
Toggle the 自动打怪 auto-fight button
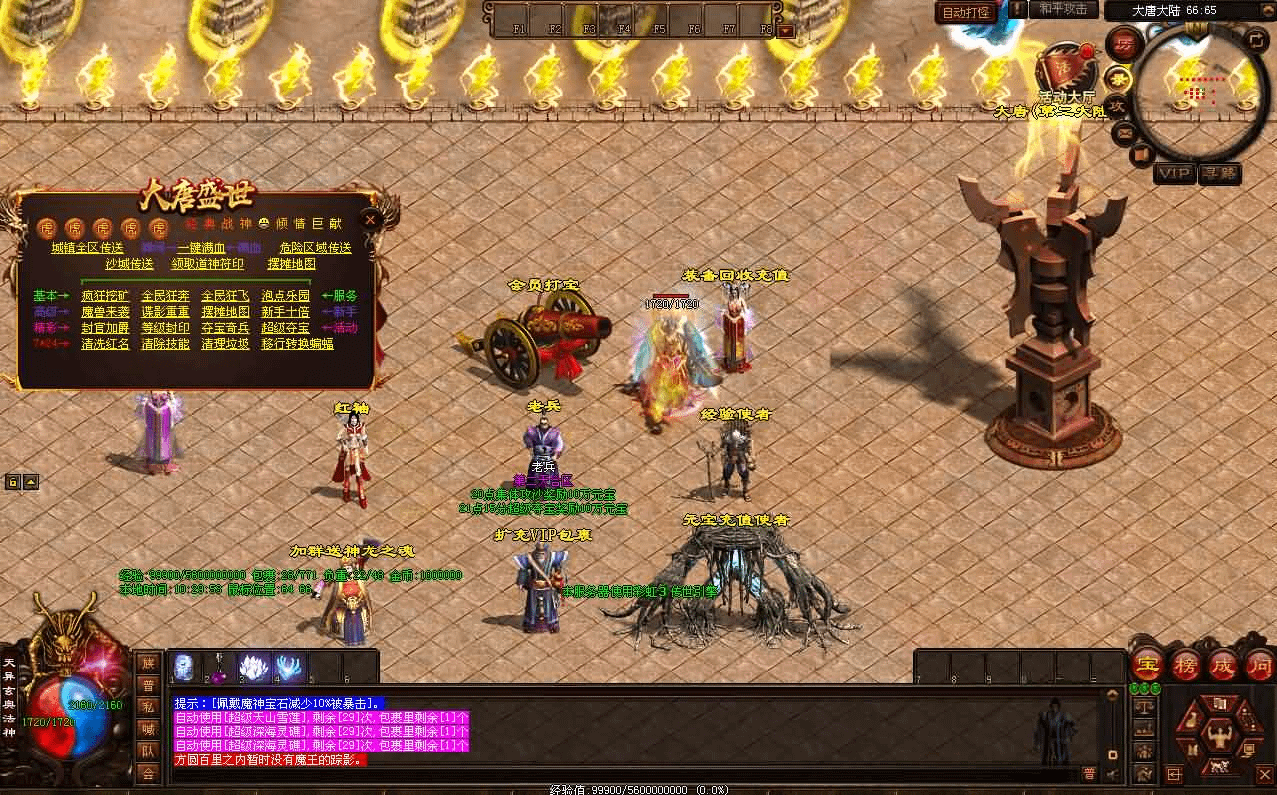pyautogui.click(x=967, y=13)
